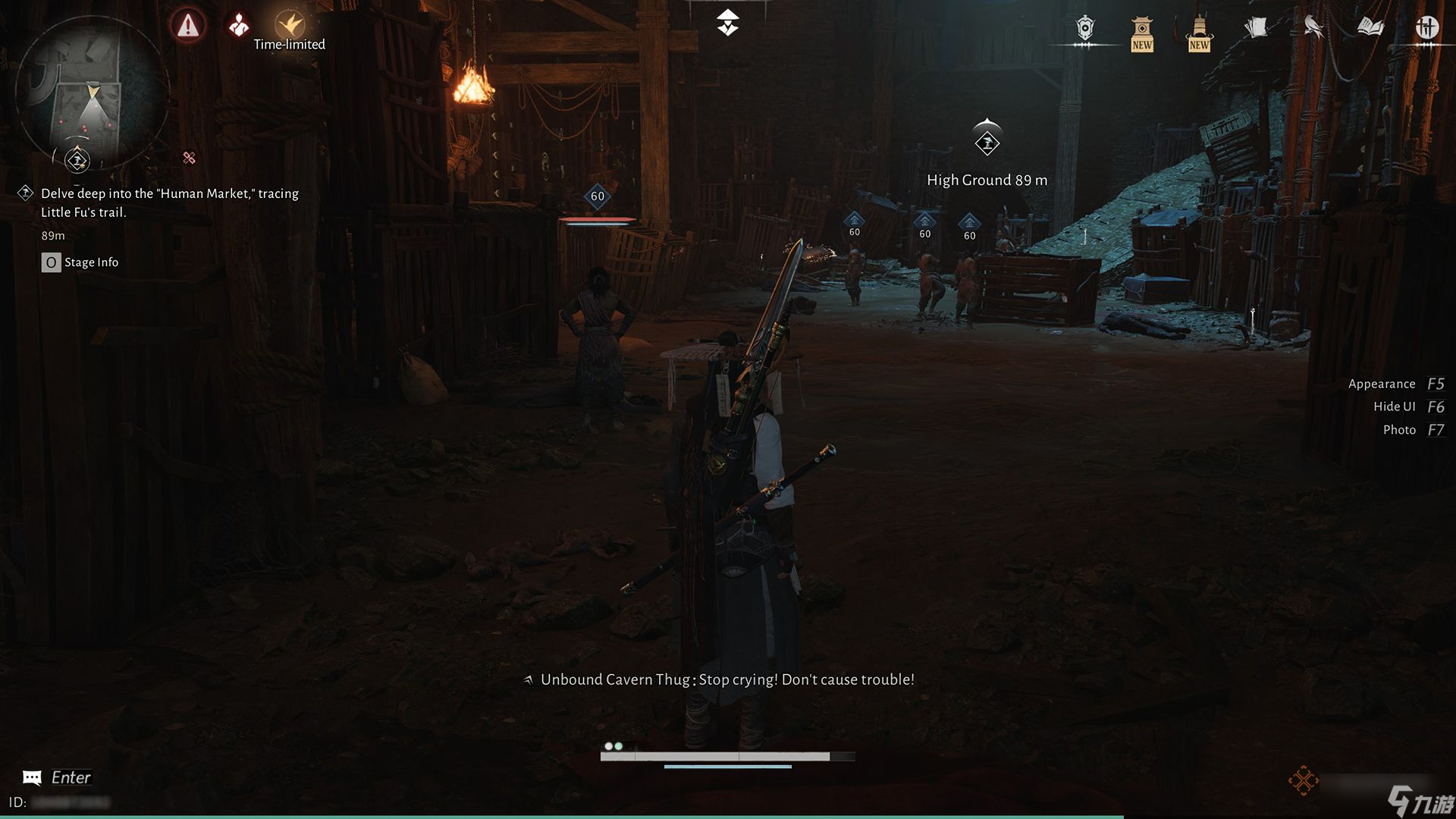Open the stacked paper sheets icon
Viewport: 1456px width, 819px height.
(x=1256, y=29)
